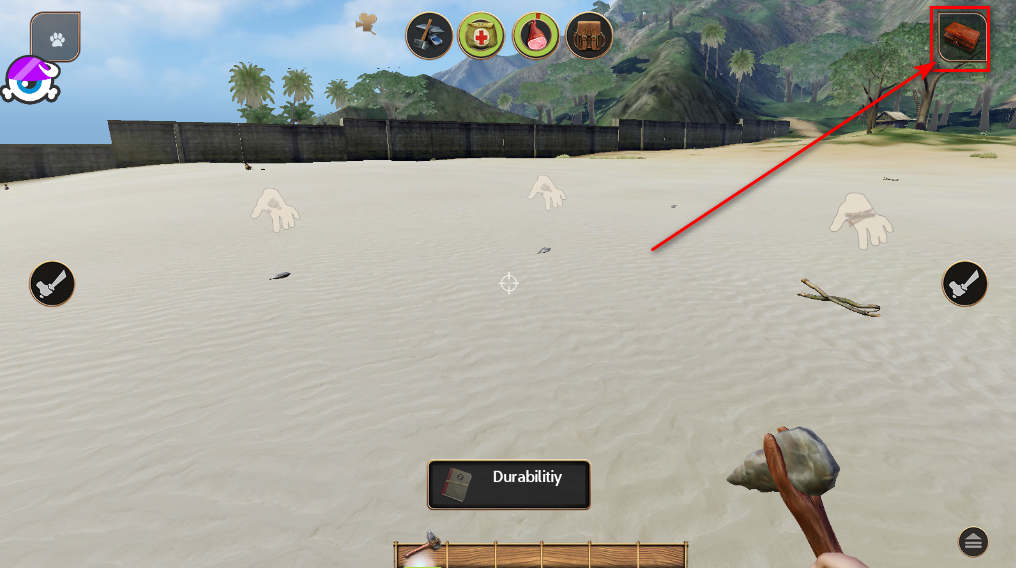Image resolution: width=1016 pixels, height=568 pixels.
Task: Click the purple eyeball skull overlay icon
Action: [33, 80]
